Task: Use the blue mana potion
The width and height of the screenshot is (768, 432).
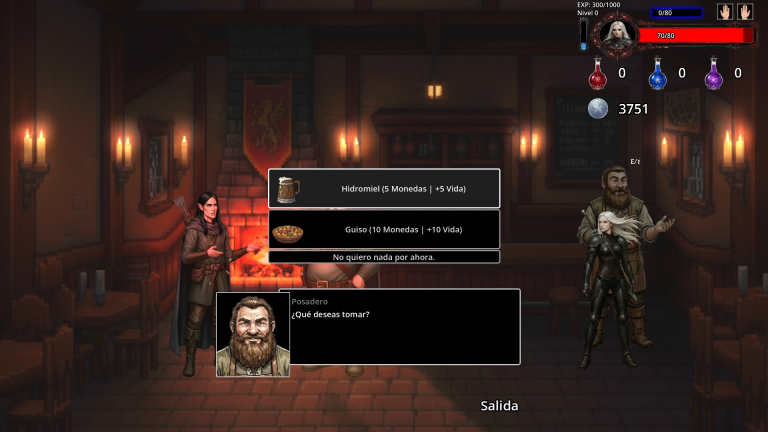Action: click(x=657, y=73)
